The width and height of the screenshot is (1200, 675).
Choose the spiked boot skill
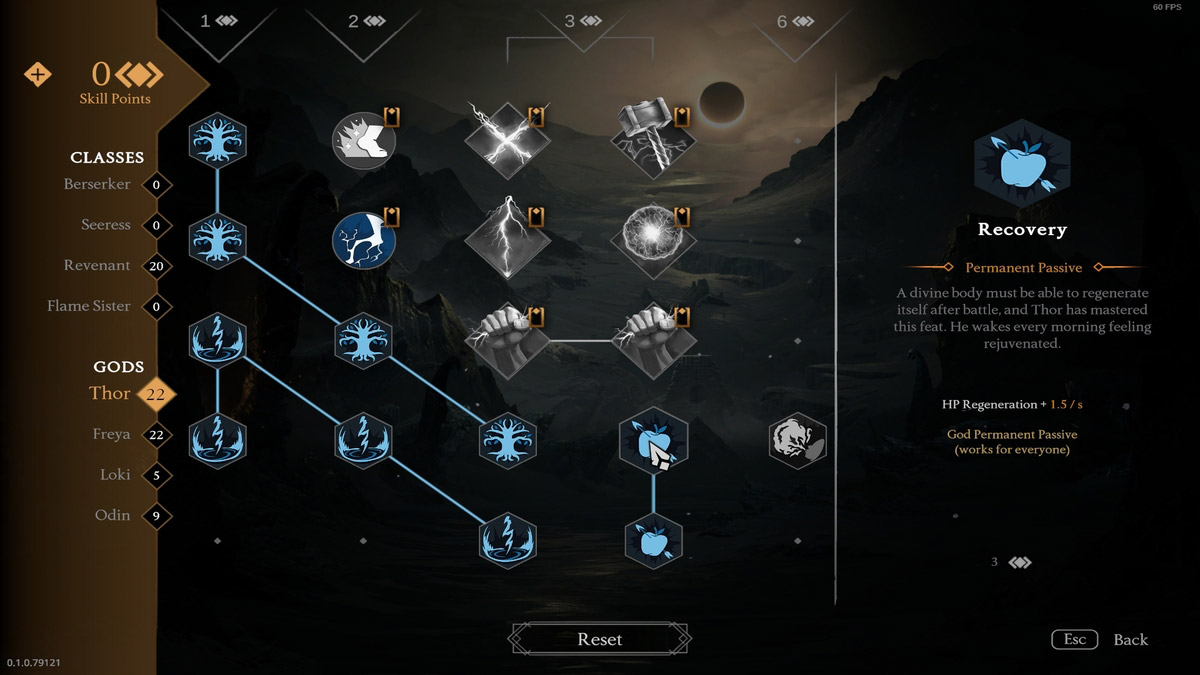(x=363, y=141)
